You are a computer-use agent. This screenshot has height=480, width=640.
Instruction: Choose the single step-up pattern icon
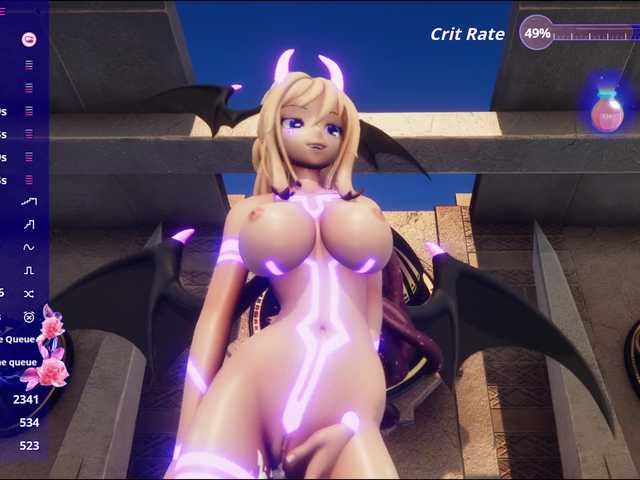(29, 224)
